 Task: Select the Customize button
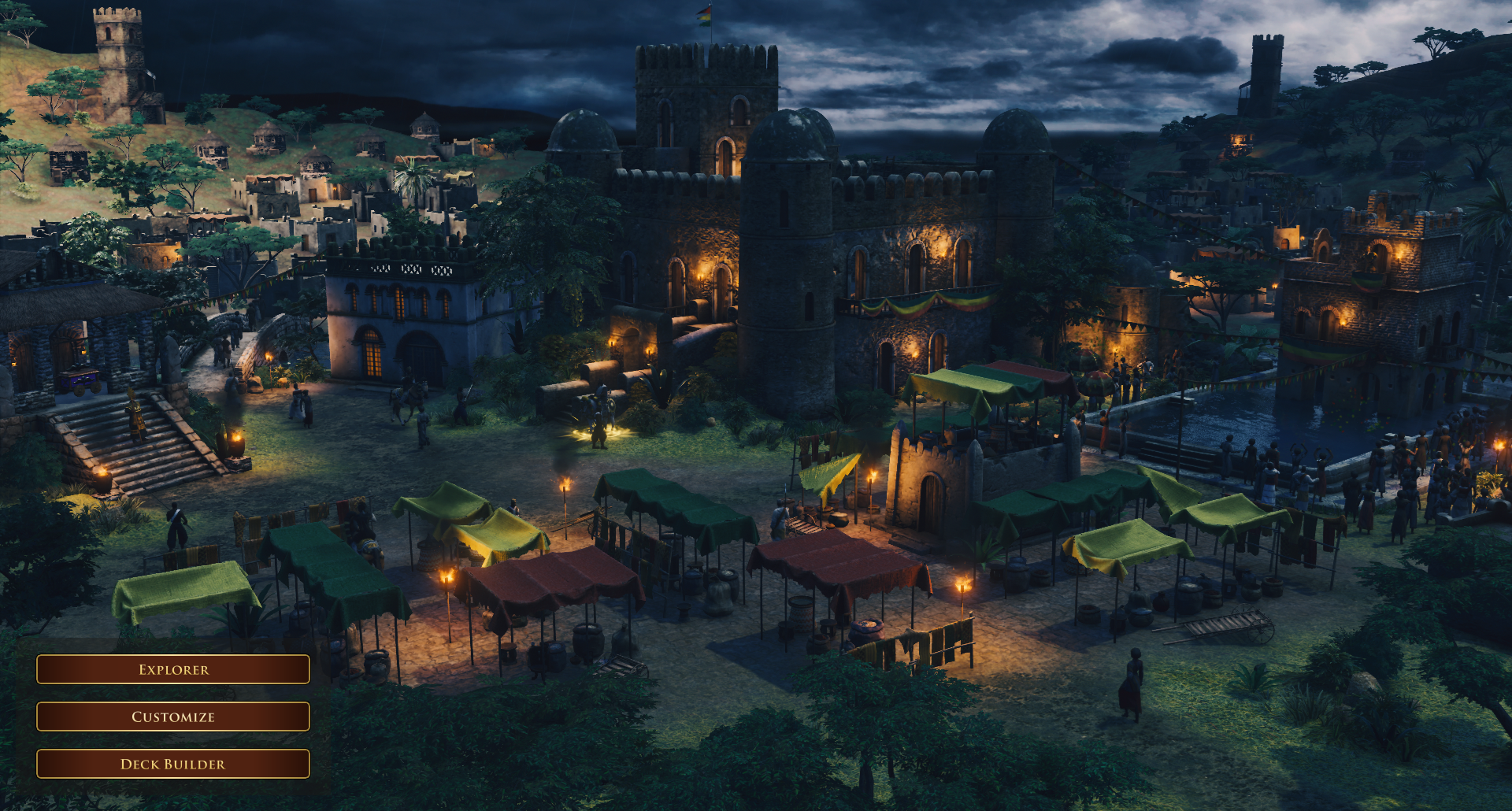[x=173, y=717]
